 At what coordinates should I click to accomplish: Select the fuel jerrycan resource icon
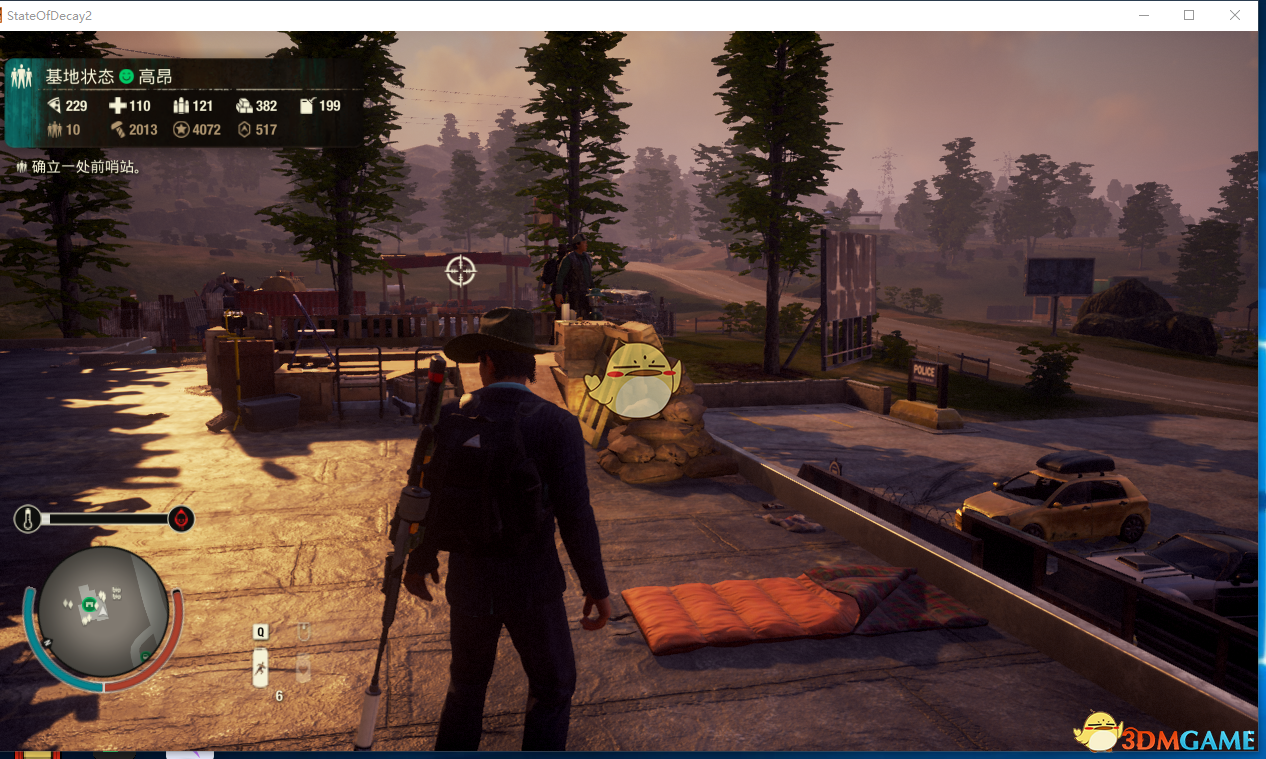tap(307, 106)
